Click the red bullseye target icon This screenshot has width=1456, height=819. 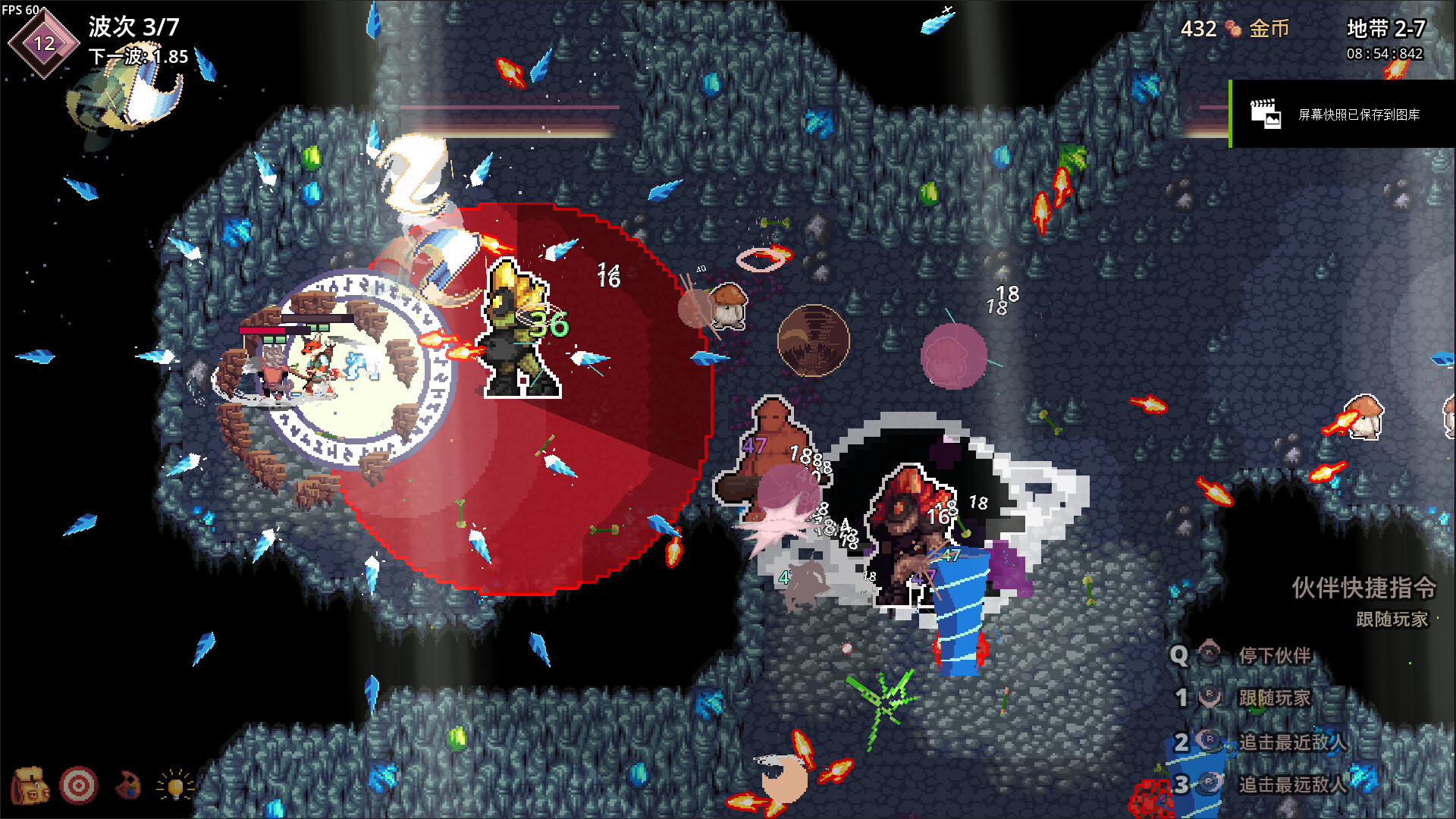pos(79,786)
